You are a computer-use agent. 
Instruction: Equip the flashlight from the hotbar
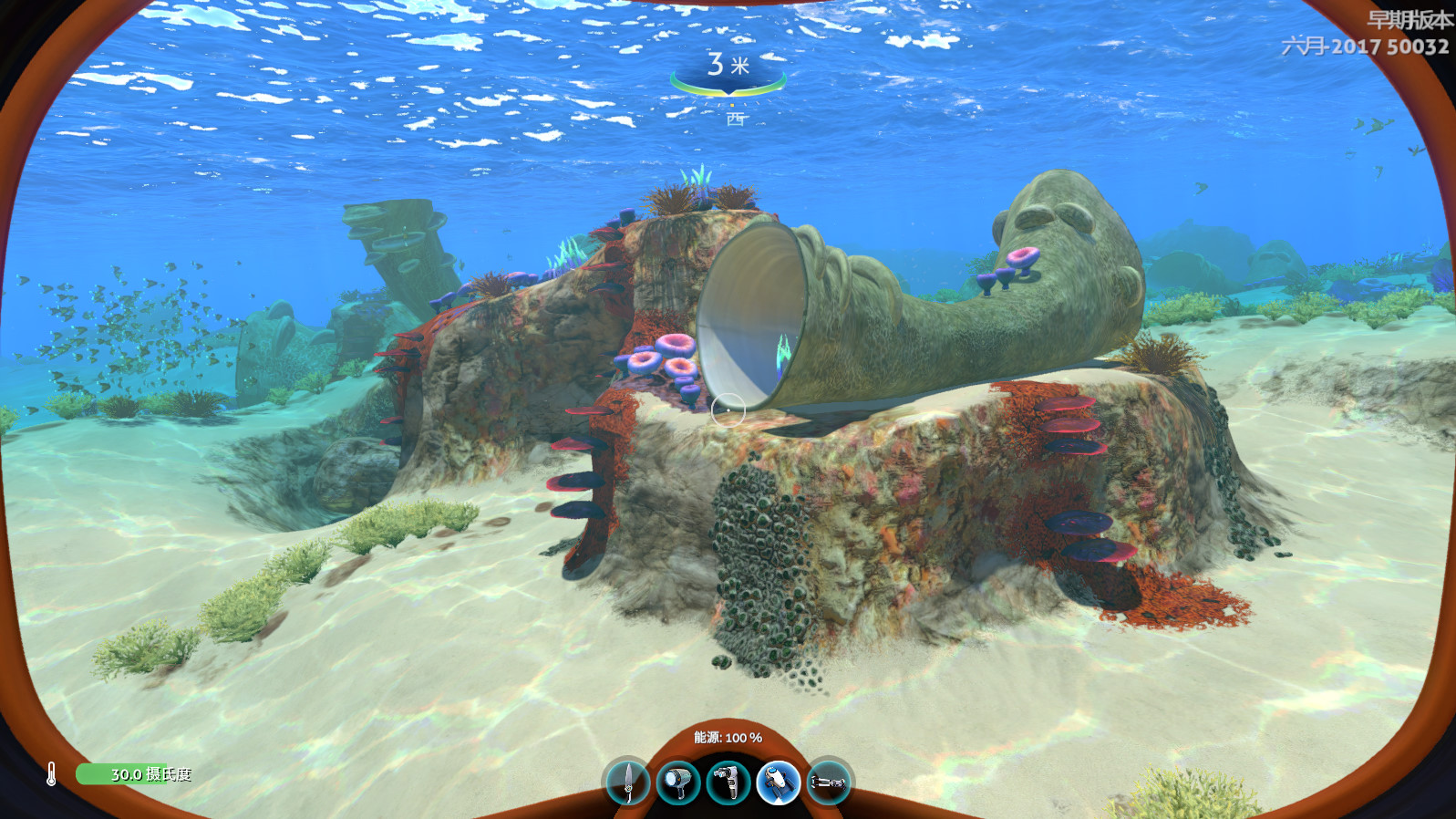click(678, 782)
